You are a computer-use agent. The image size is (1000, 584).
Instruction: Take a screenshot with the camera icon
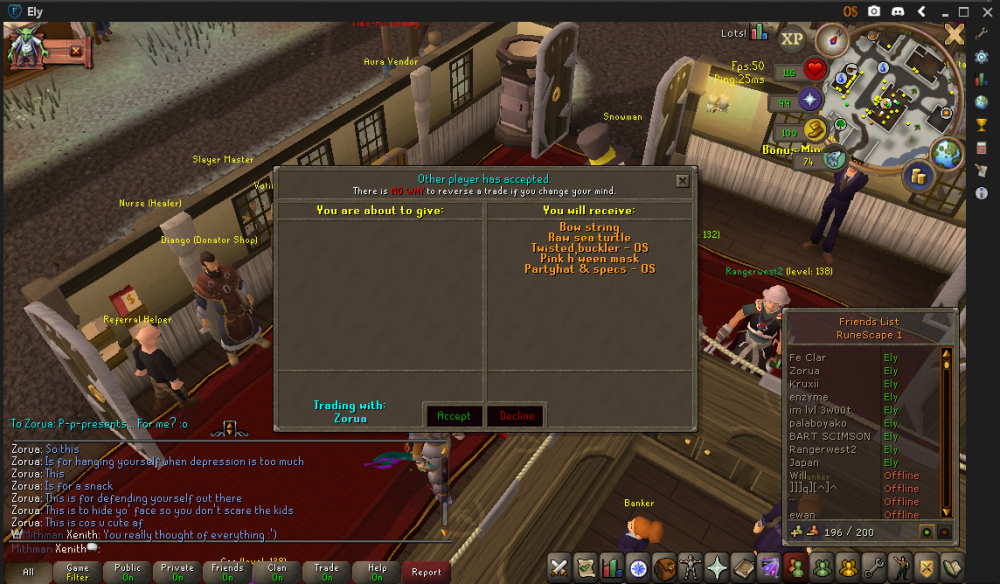874,11
